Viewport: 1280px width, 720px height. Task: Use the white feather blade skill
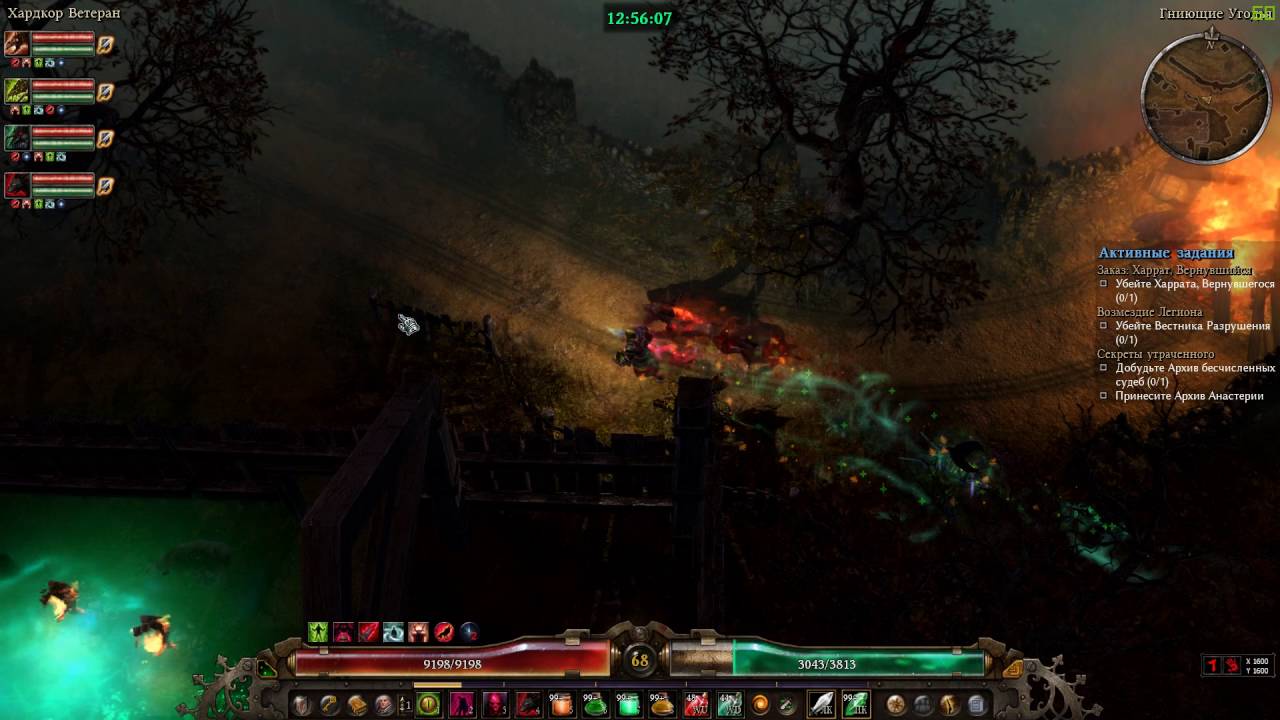pos(821,705)
